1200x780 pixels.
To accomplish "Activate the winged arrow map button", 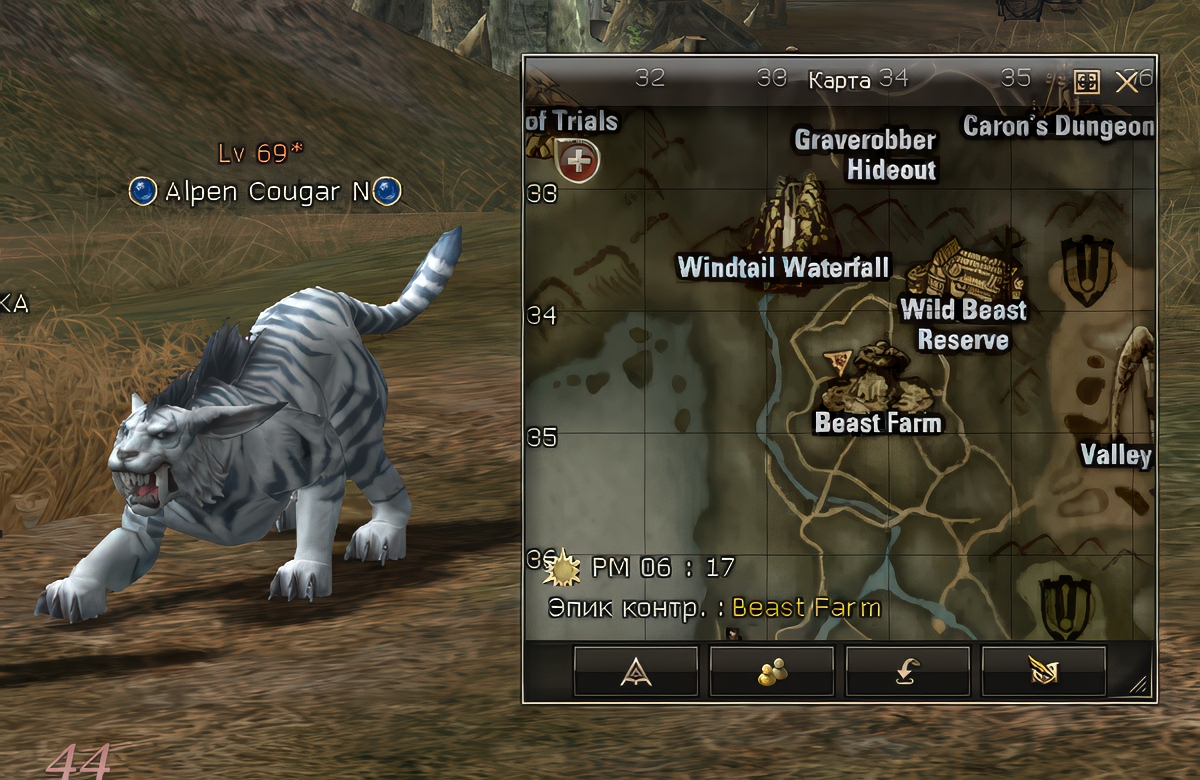I will (1044, 671).
